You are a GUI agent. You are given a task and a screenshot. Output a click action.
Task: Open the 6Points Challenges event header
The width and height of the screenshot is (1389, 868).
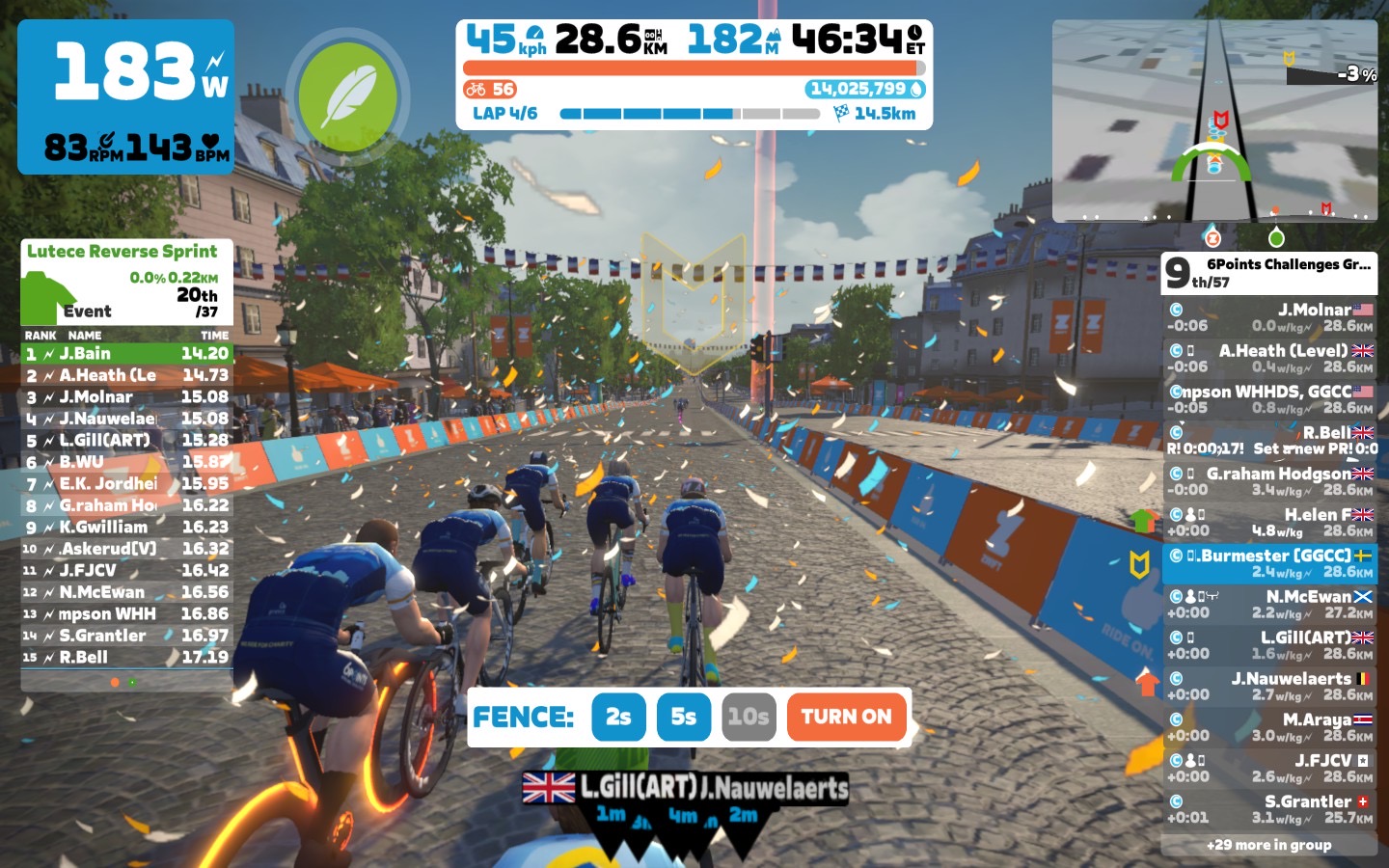1268,273
